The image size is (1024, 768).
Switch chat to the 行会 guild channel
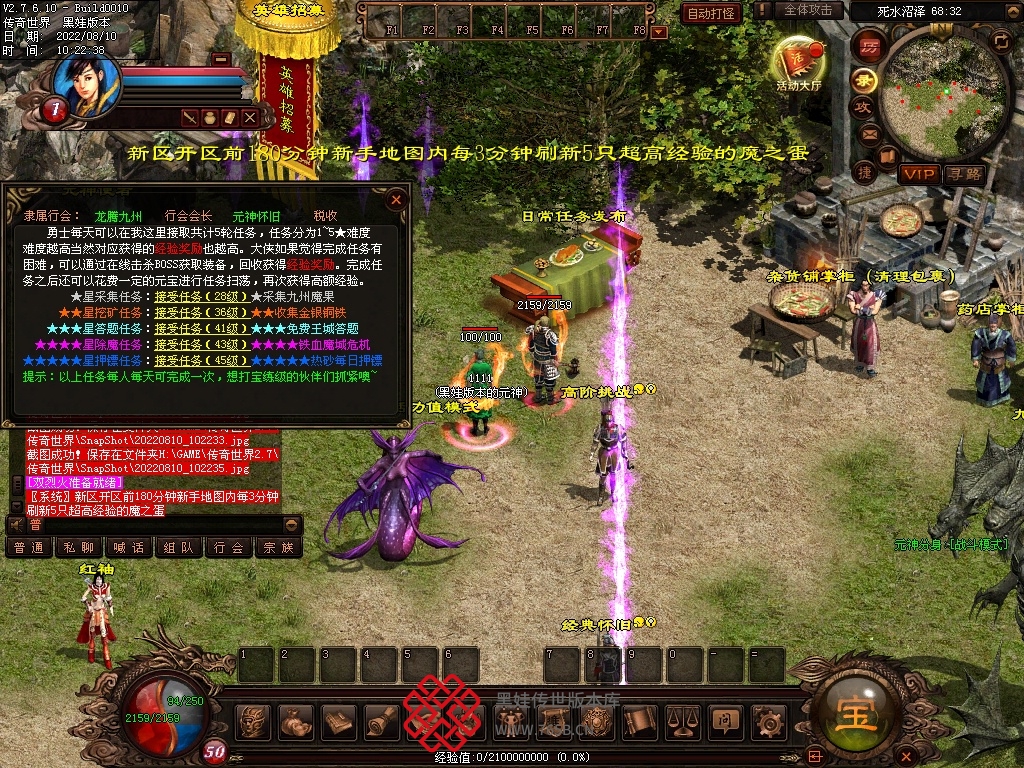229,548
